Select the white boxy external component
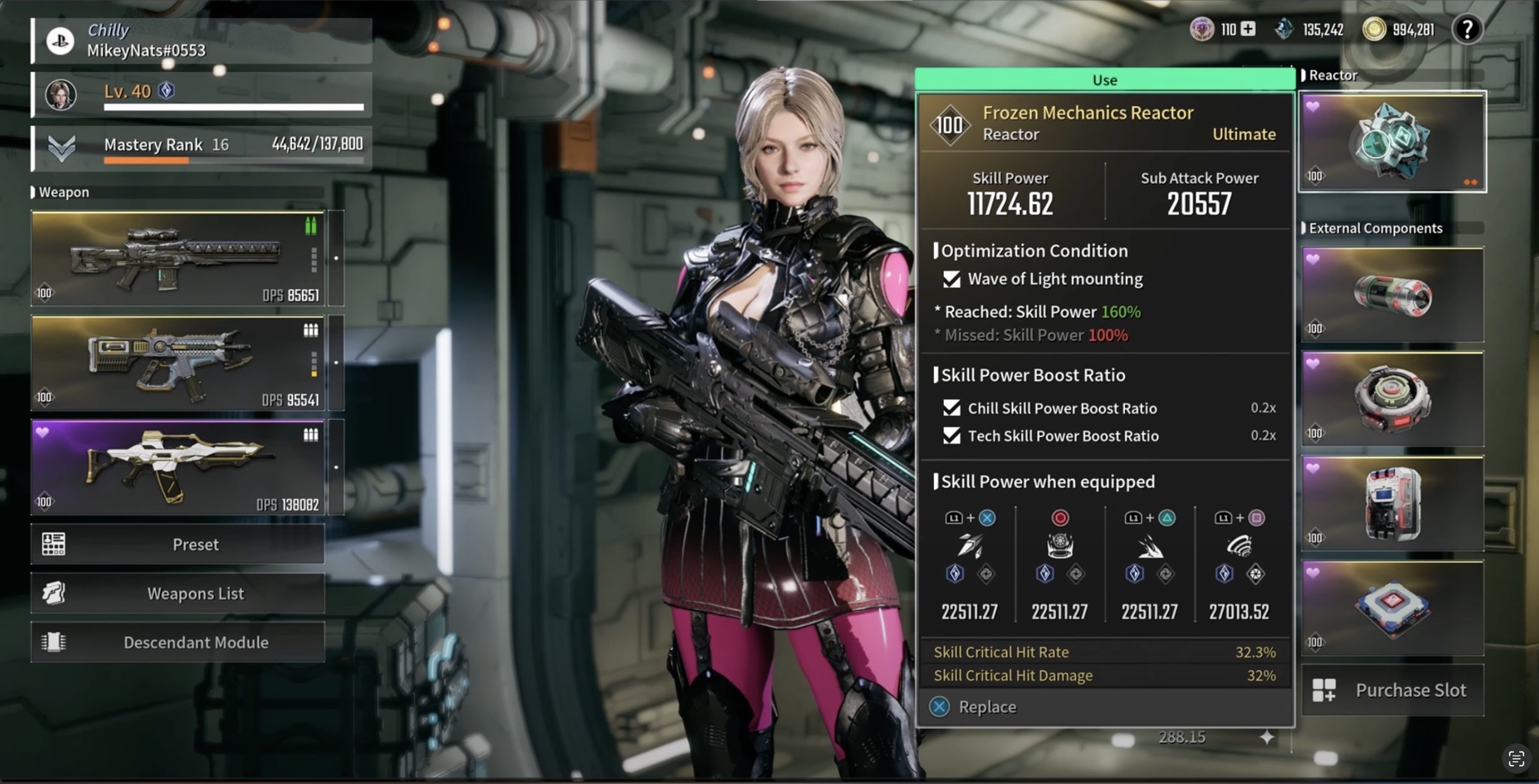Viewport: 1539px width, 784px height. [x=1392, y=504]
